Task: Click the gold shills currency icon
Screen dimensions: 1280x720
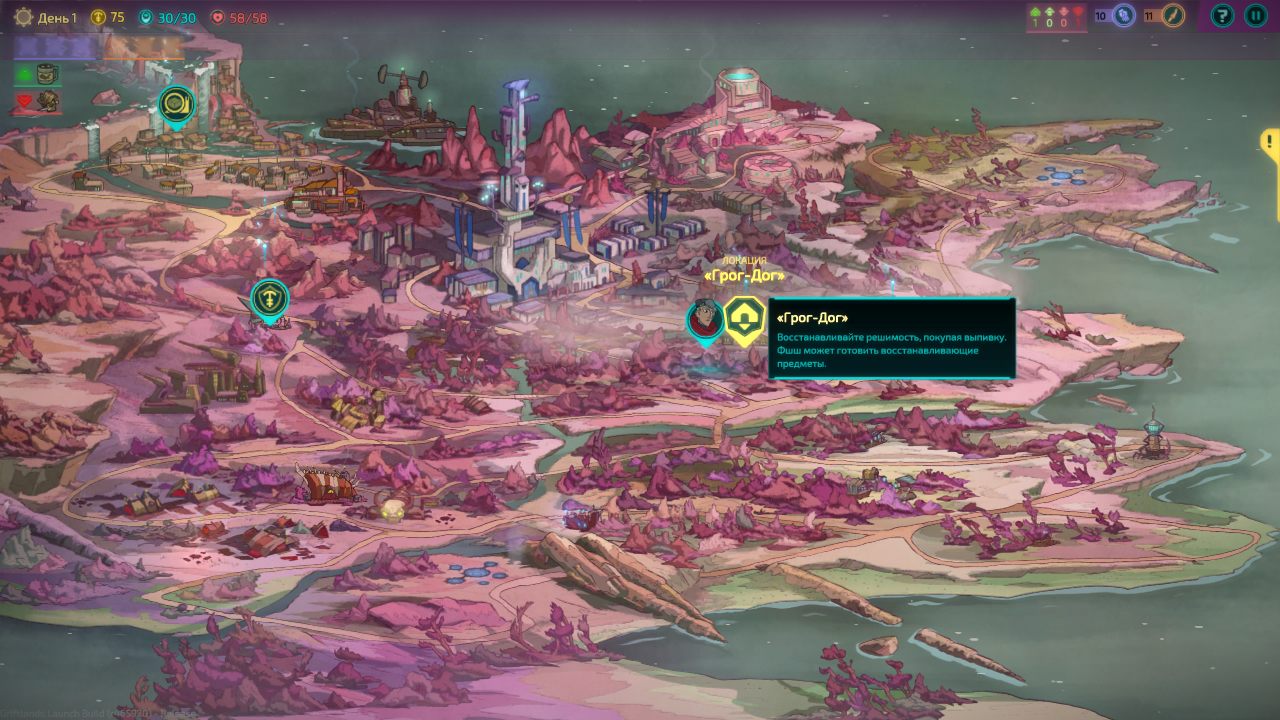Action: point(98,17)
